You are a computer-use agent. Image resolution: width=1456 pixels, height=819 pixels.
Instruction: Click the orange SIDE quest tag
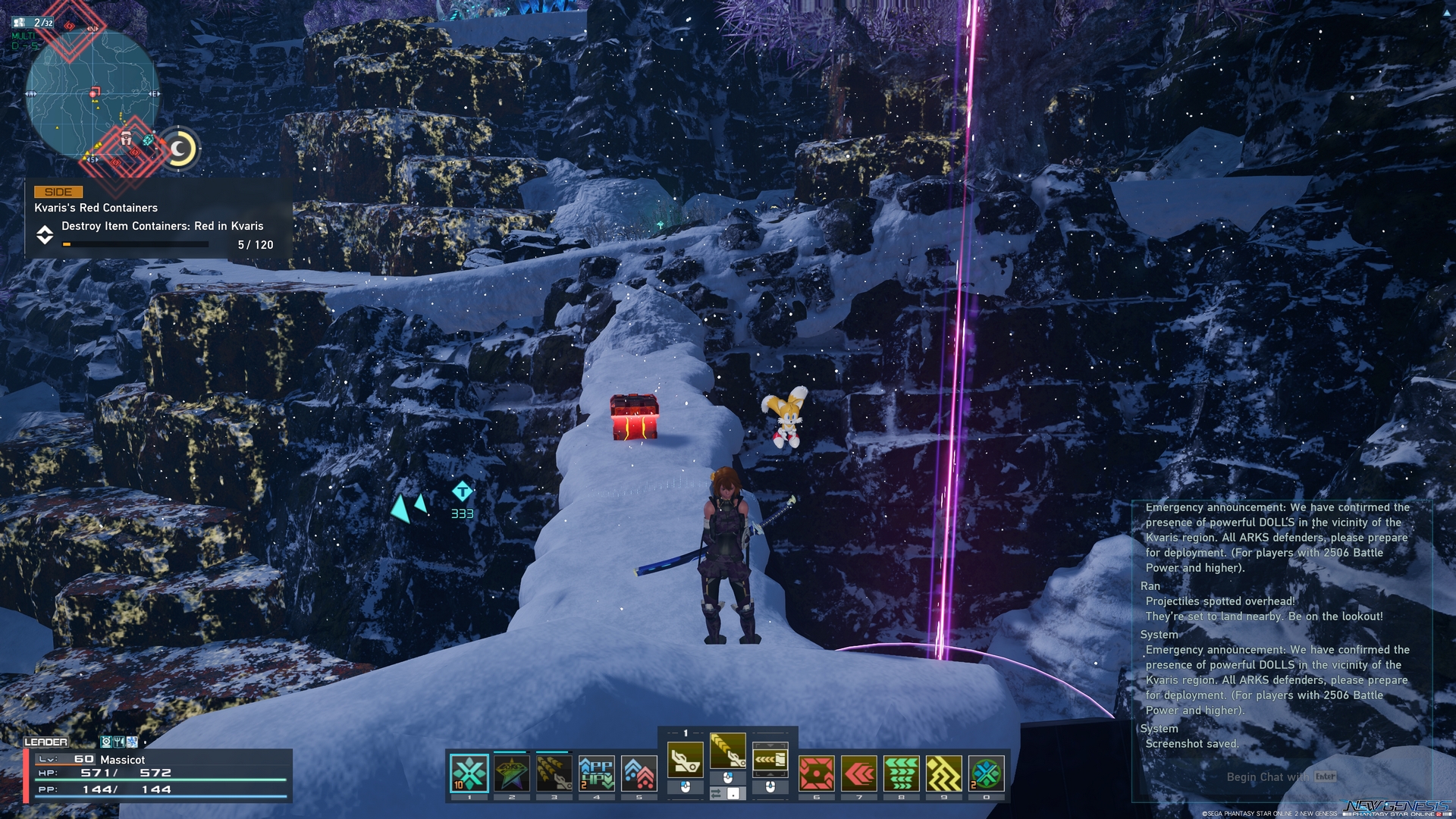[59, 192]
